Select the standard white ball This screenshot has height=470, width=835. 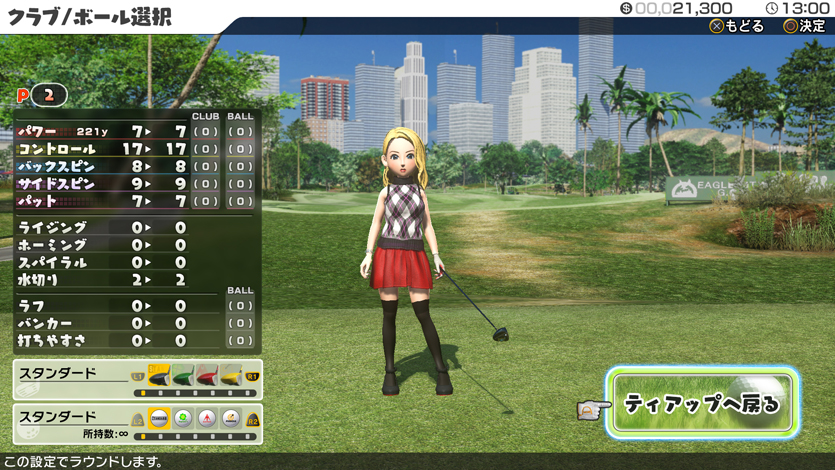159,420
